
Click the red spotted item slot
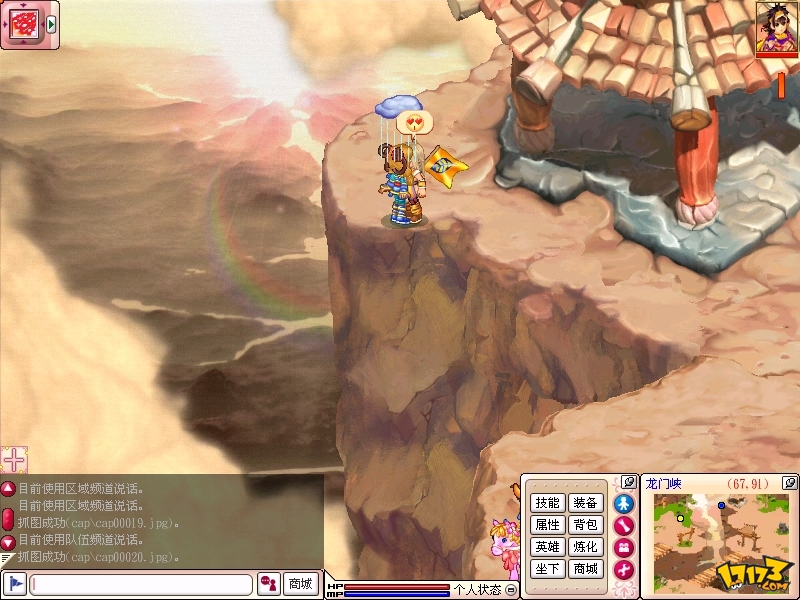(x=23, y=24)
